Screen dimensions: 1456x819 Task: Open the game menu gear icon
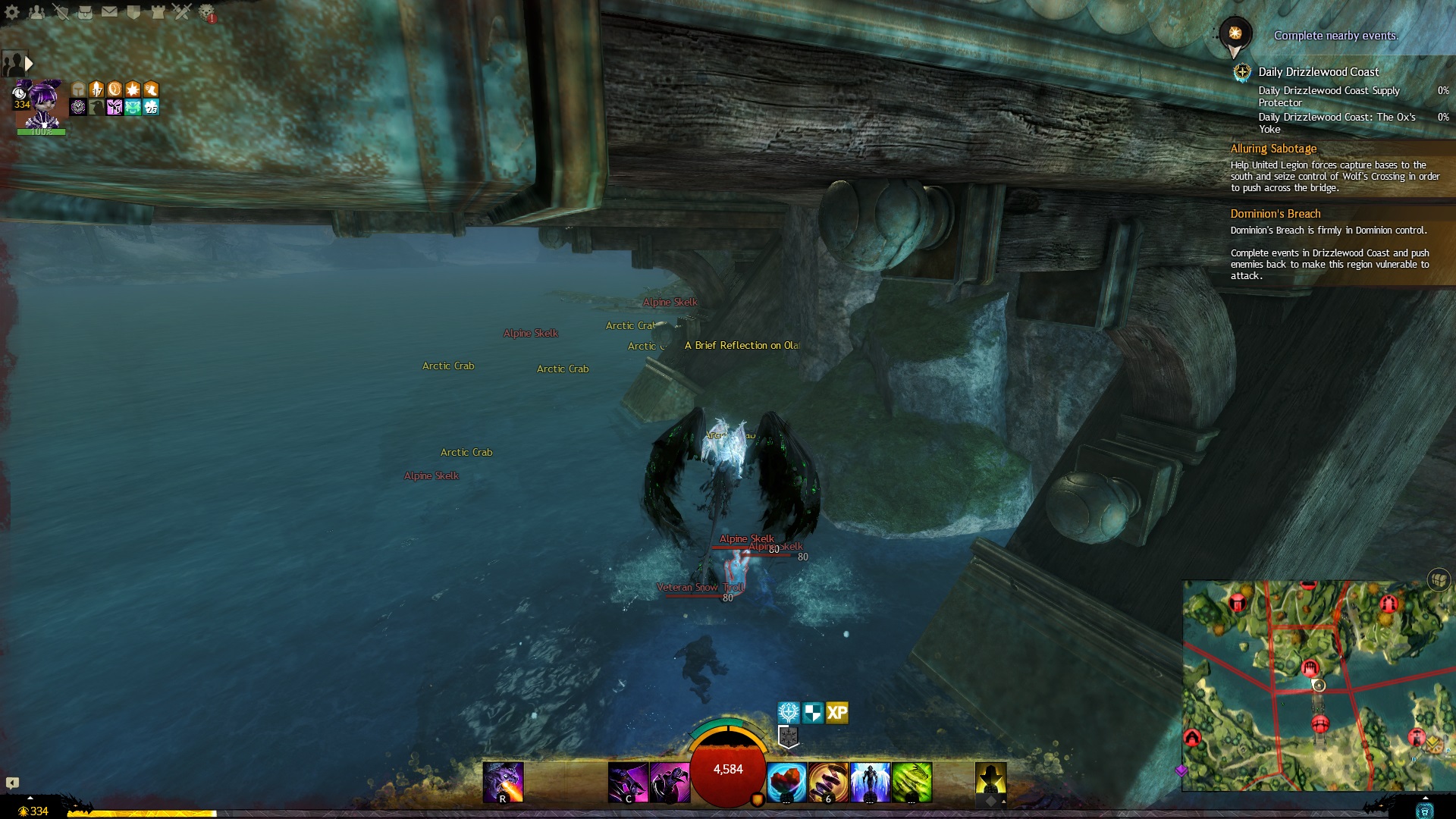click(x=12, y=11)
